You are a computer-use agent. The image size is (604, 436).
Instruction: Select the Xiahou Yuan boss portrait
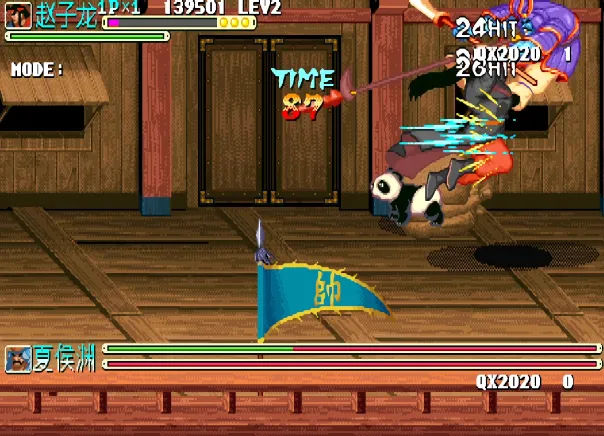pyautogui.click(x=18, y=359)
